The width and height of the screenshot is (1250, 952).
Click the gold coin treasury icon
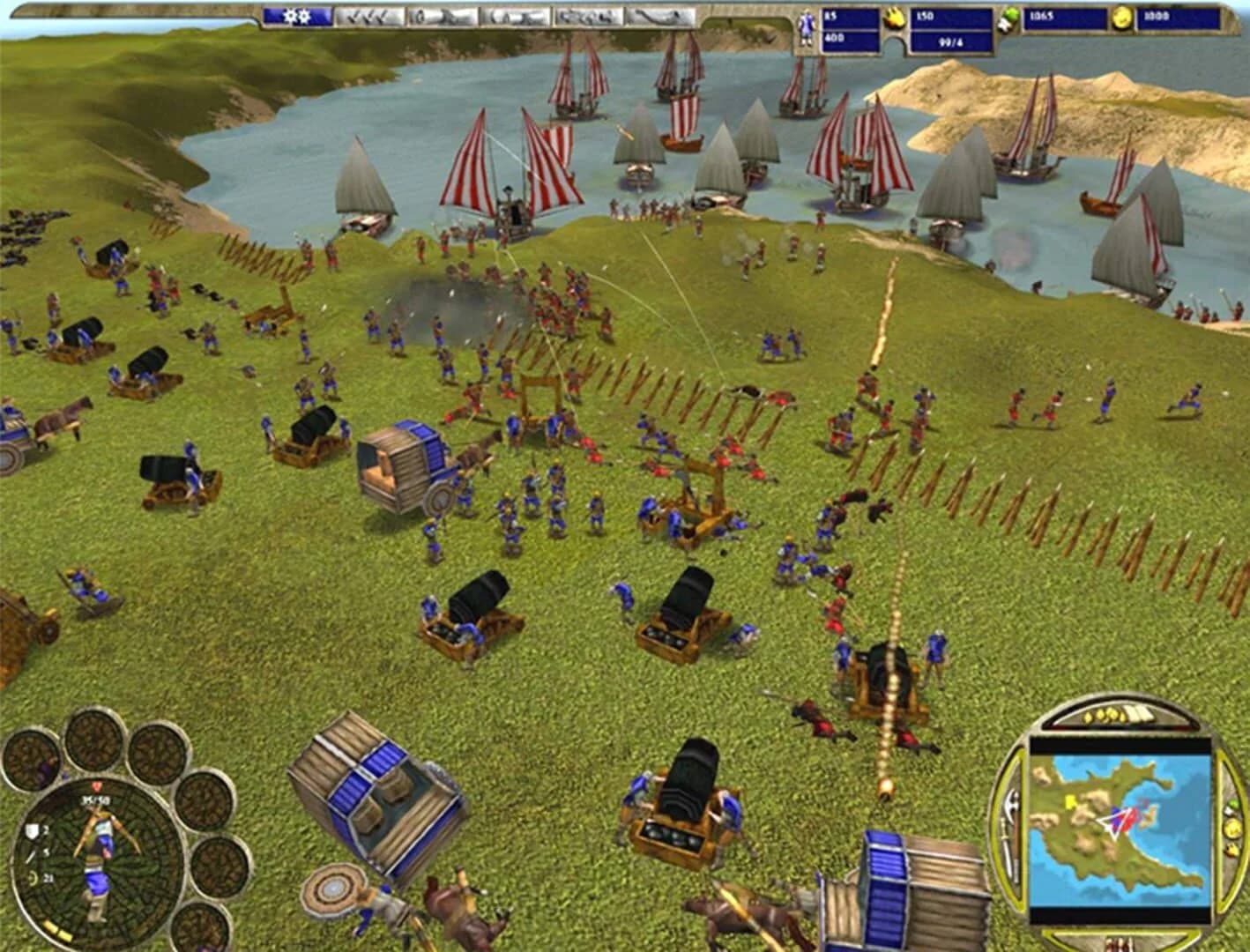pyautogui.click(x=1122, y=18)
